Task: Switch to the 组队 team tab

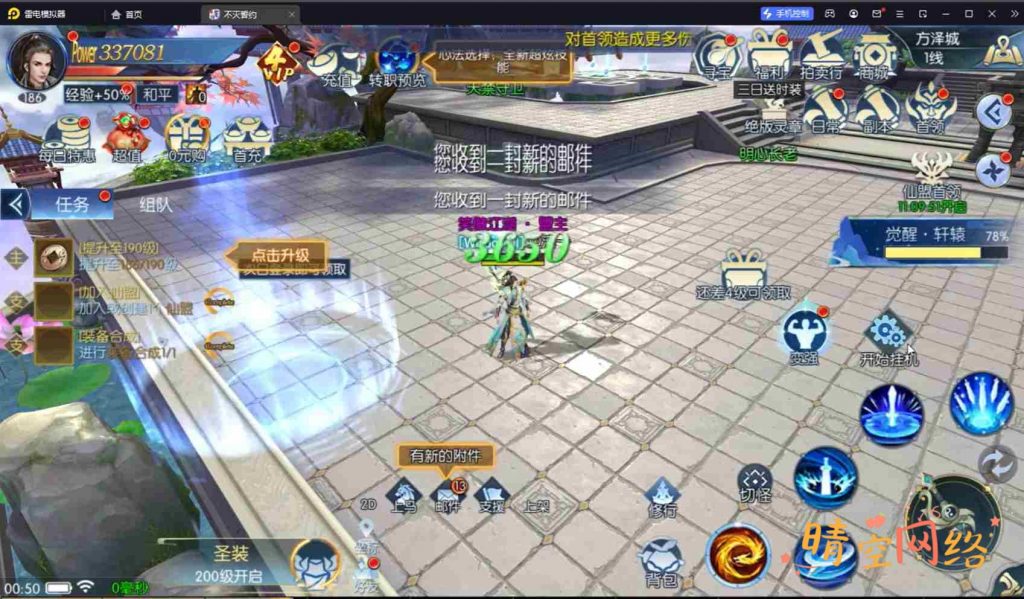Action: click(x=155, y=204)
